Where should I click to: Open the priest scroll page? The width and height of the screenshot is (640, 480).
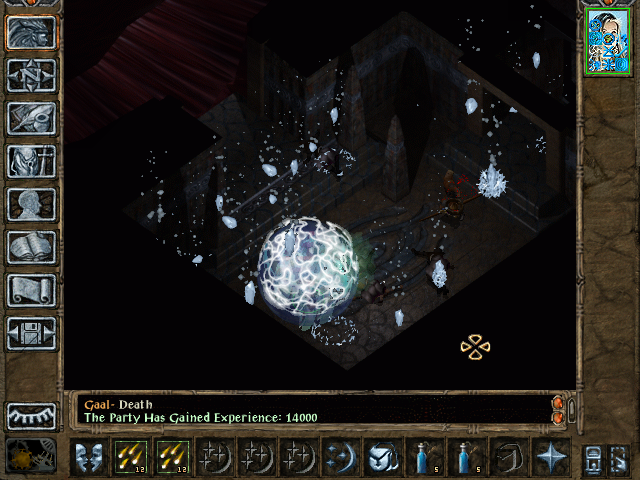point(32,290)
